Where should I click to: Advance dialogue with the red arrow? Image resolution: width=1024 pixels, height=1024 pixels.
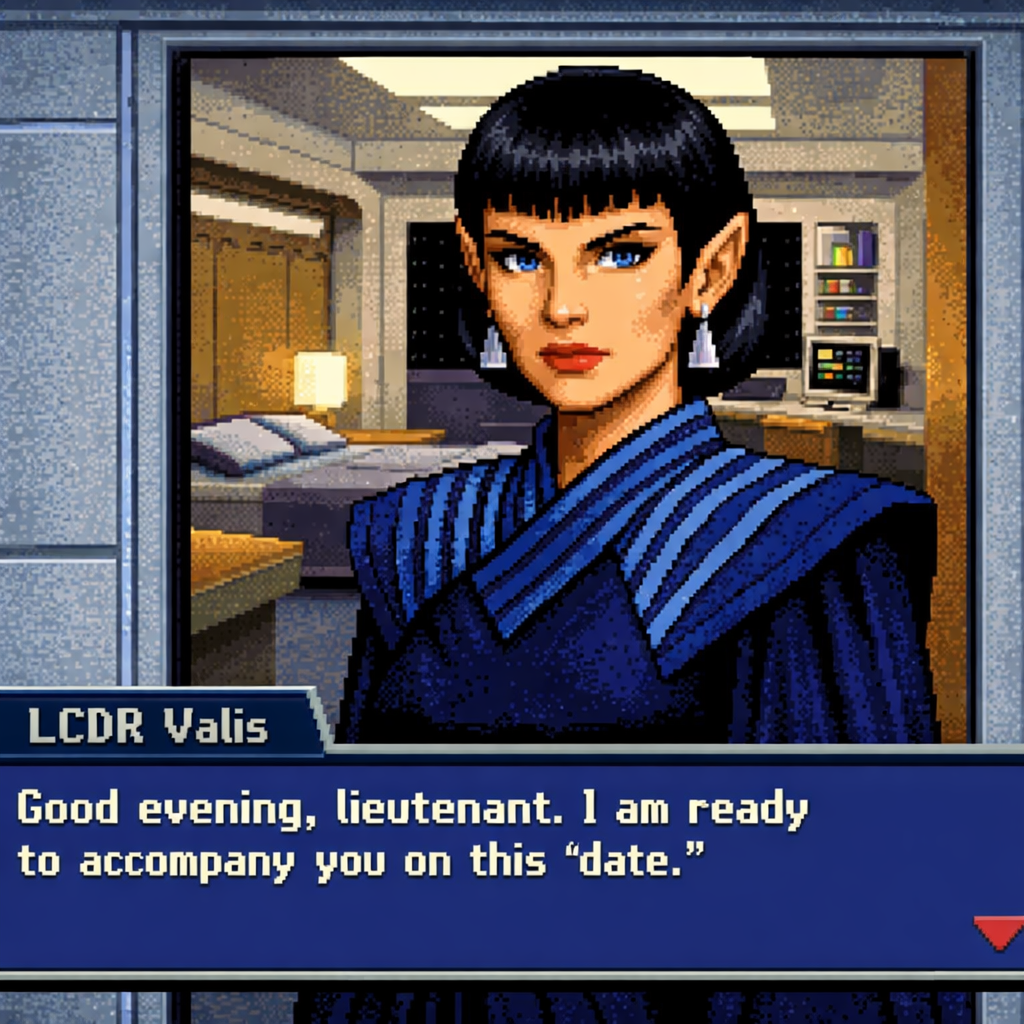click(997, 932)
